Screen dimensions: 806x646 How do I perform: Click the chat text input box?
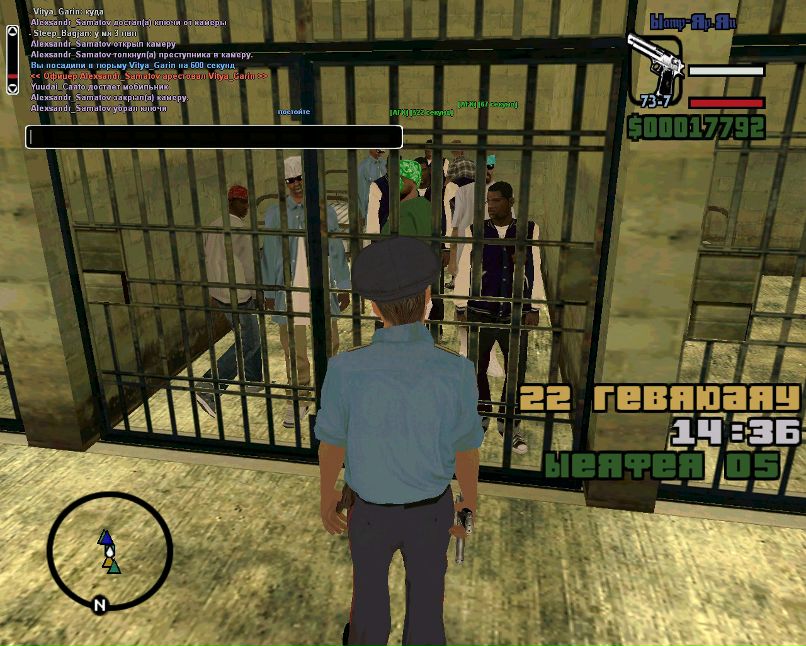tap(214, 137)
